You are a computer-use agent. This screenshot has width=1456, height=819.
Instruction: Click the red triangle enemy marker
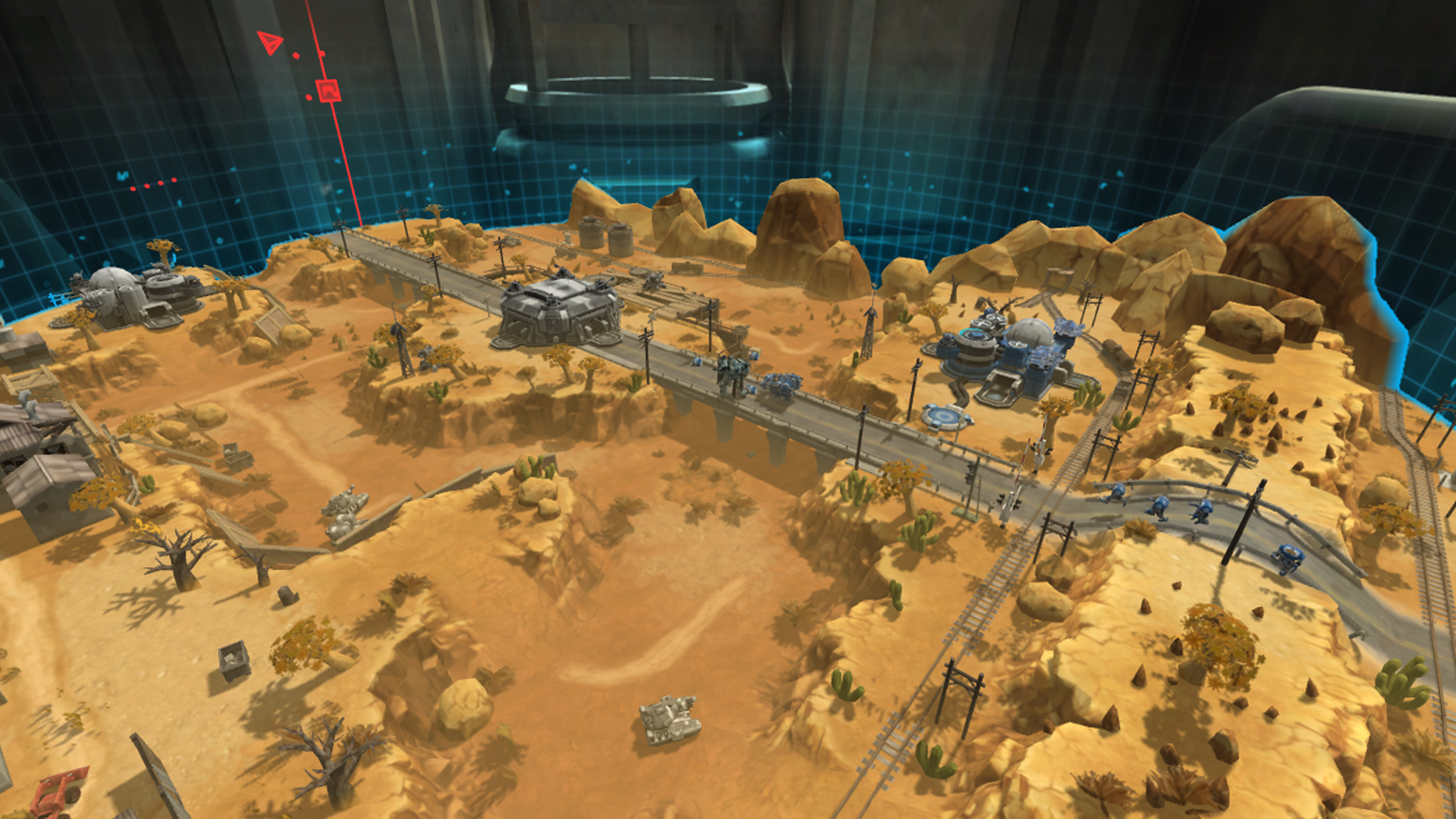269,43
